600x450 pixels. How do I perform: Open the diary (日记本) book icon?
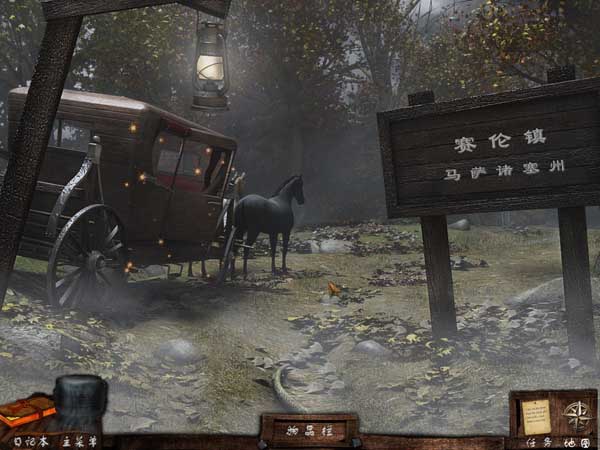[26, 410]
